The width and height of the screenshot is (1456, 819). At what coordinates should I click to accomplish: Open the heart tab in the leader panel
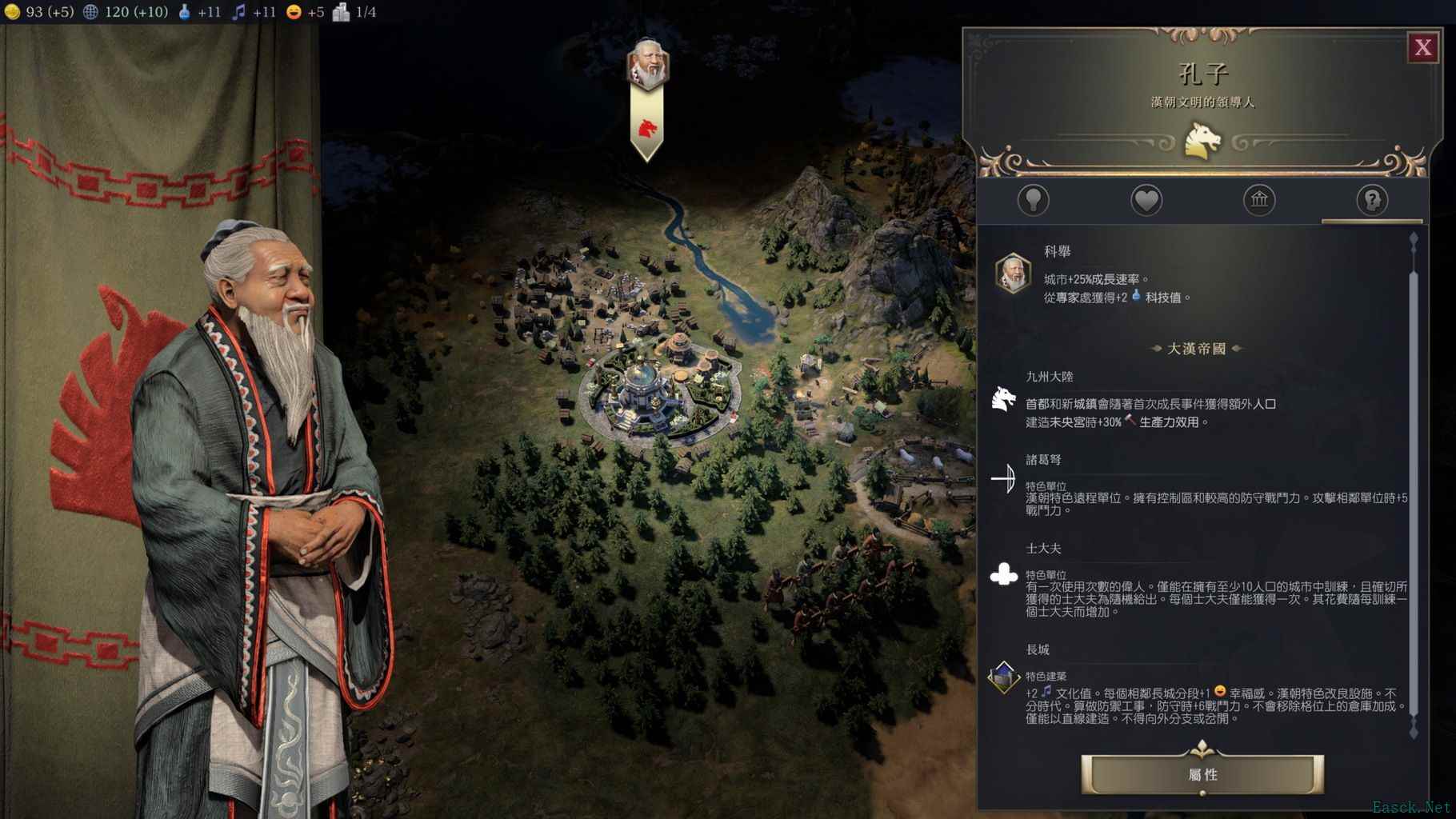[x=1147, y=202]
